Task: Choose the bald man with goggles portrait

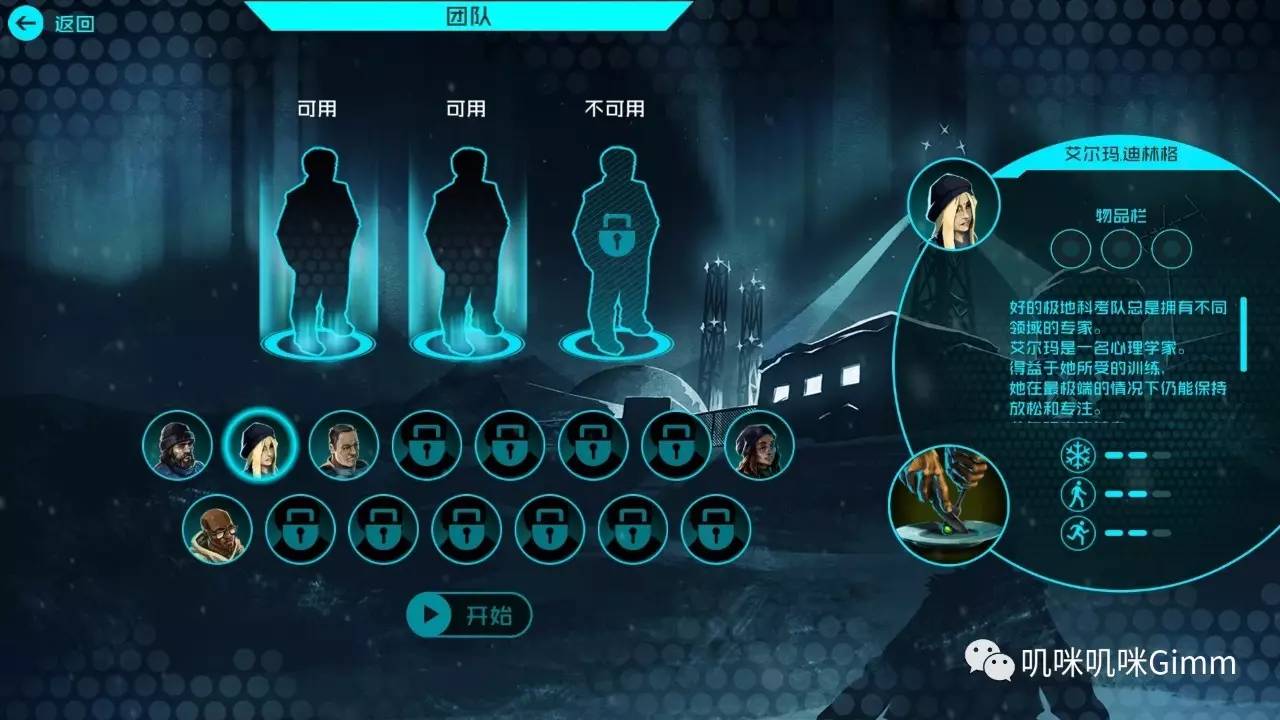Action: (x=218, y=528)
